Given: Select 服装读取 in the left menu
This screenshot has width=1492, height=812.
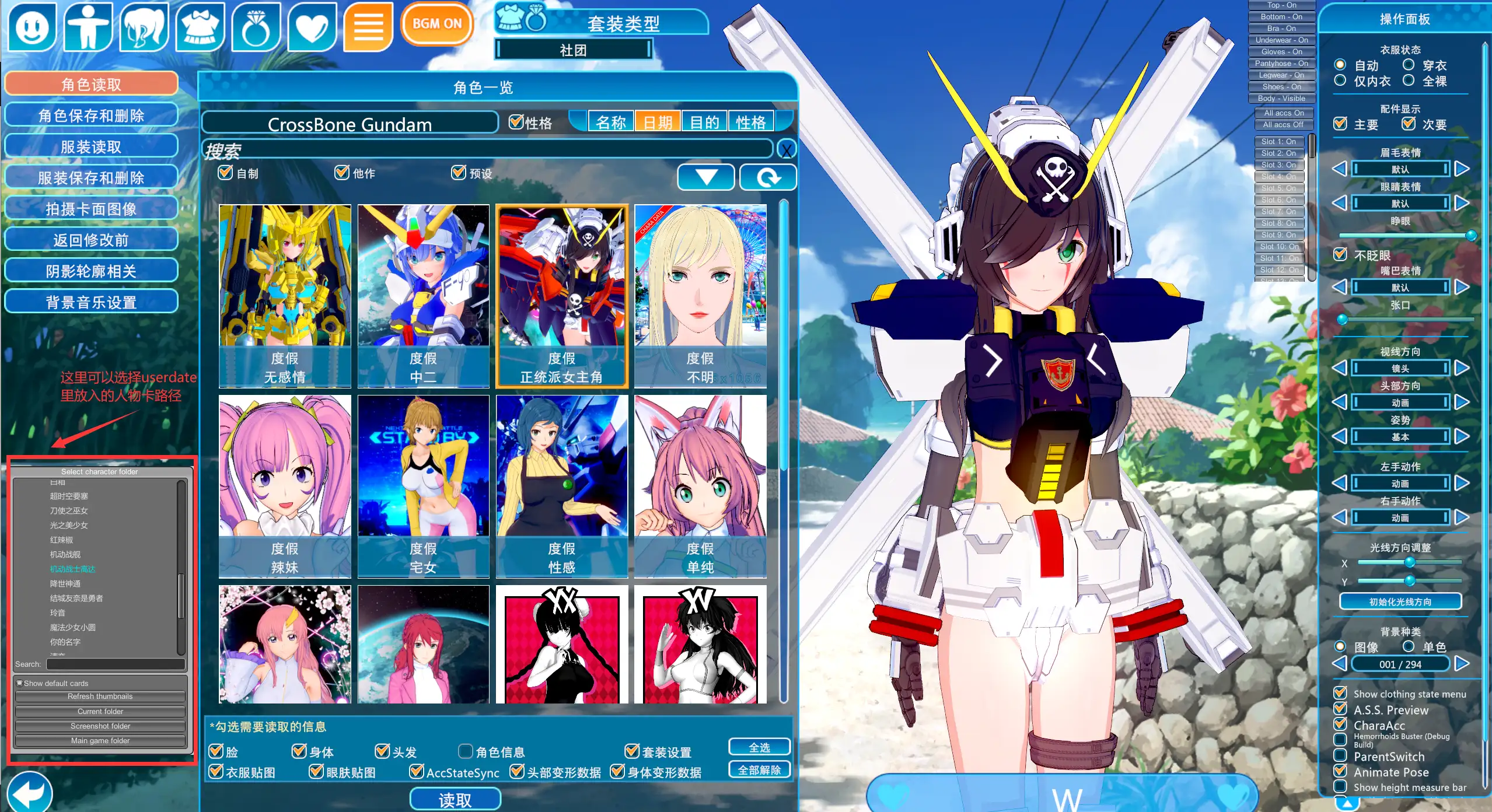Looking at the screenshot, I should (91, 146).
